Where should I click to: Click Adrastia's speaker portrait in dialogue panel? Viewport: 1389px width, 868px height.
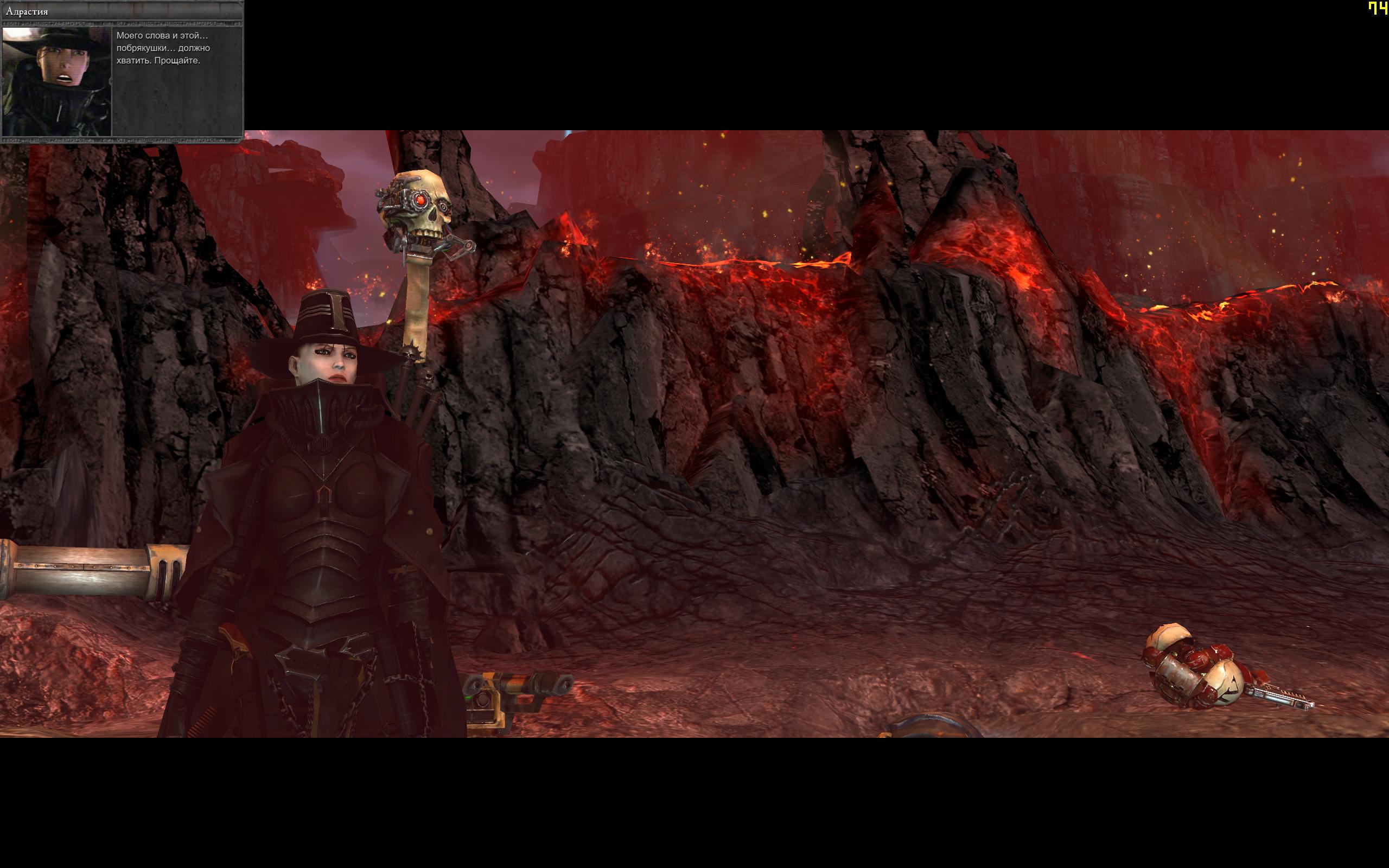pyautogui.click(x=57, y=81)
